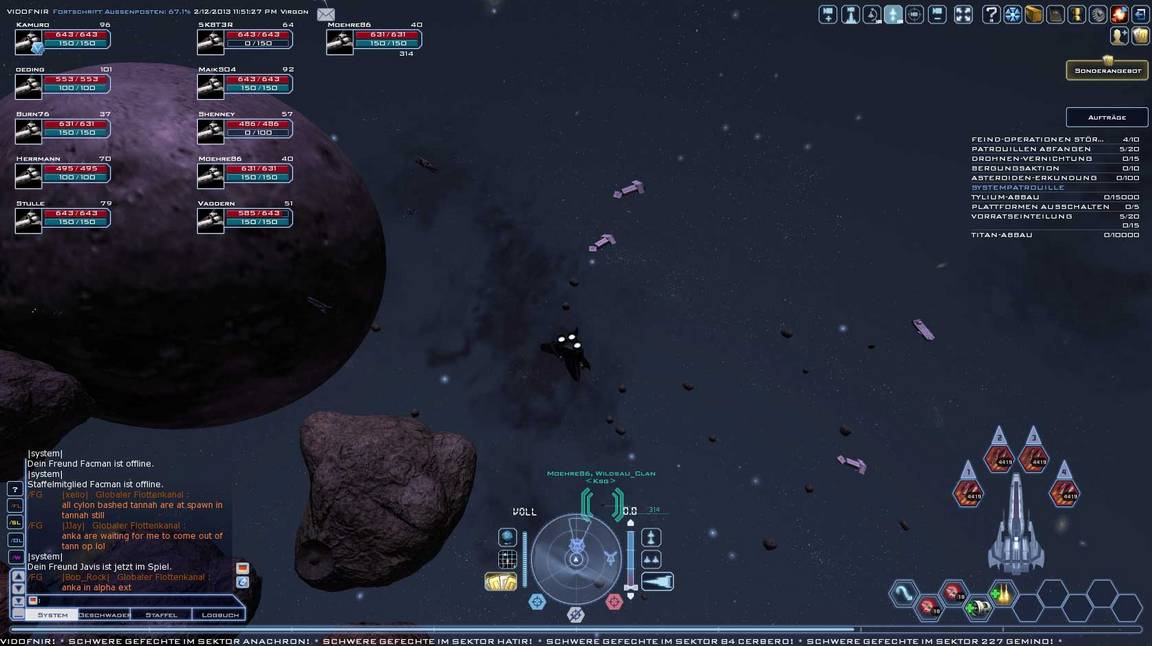Open the golden crate inventory icon
This screenshot has height=646, width=1152.
(x=1034, y=15)
